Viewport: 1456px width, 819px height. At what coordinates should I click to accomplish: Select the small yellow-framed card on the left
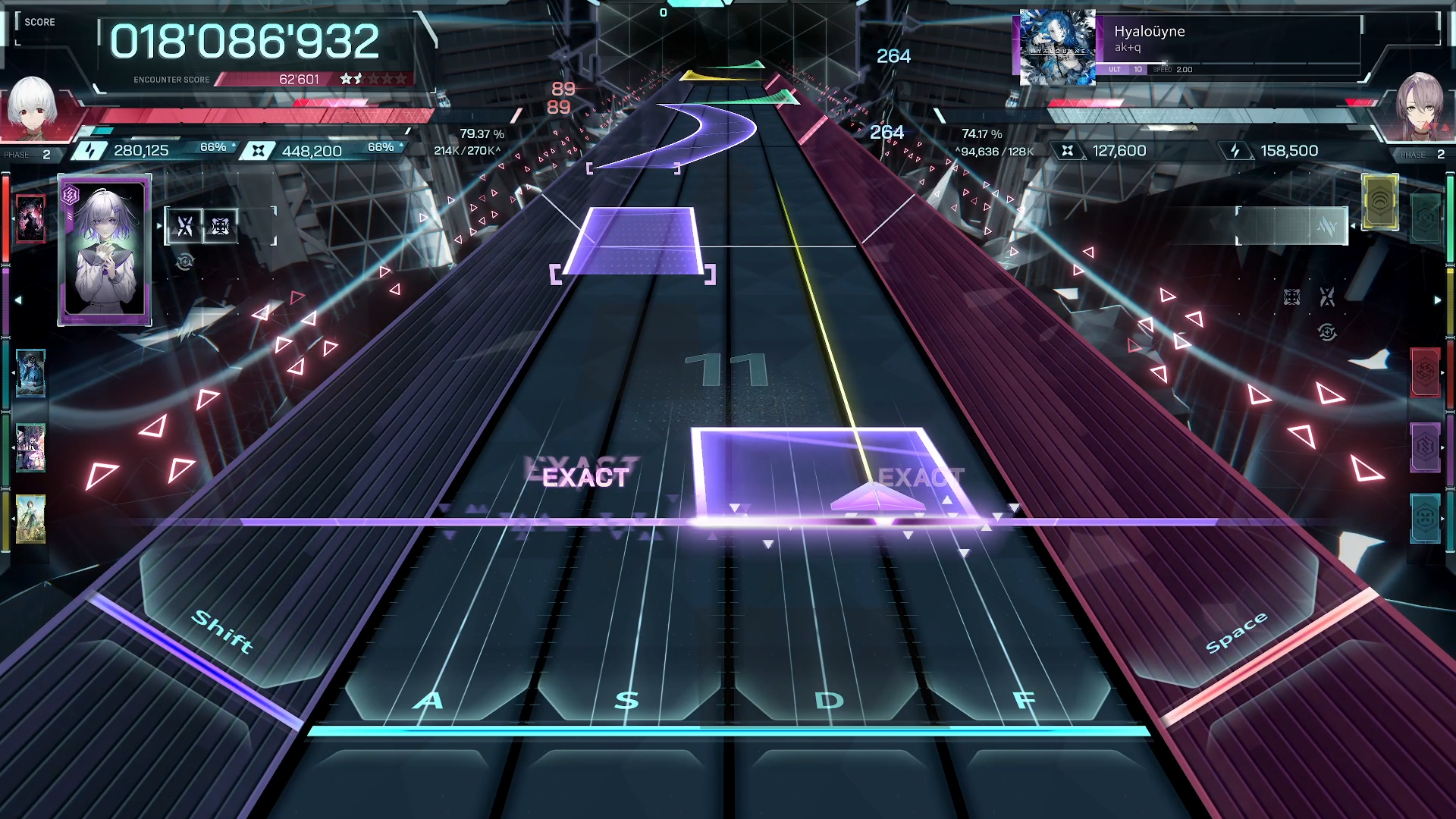[x=30, y=519]
